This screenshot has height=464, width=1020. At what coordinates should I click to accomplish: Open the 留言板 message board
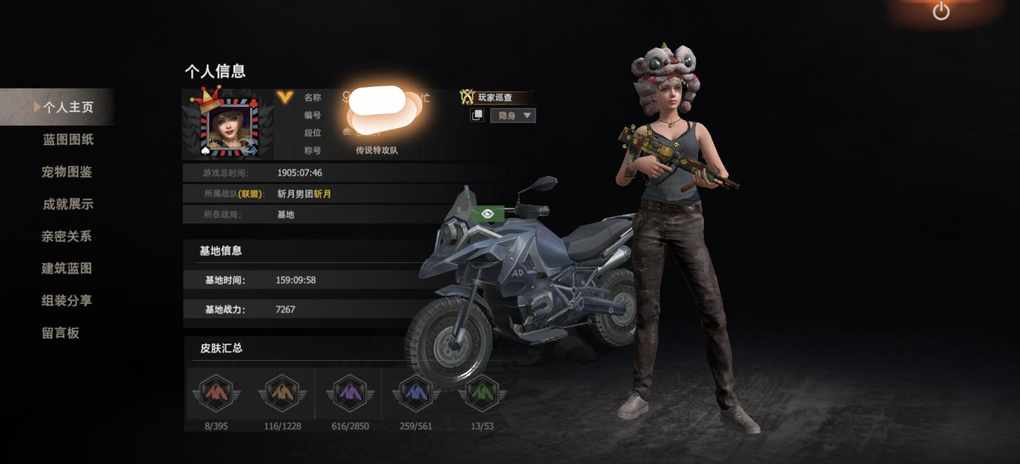[x=60, y=332]
